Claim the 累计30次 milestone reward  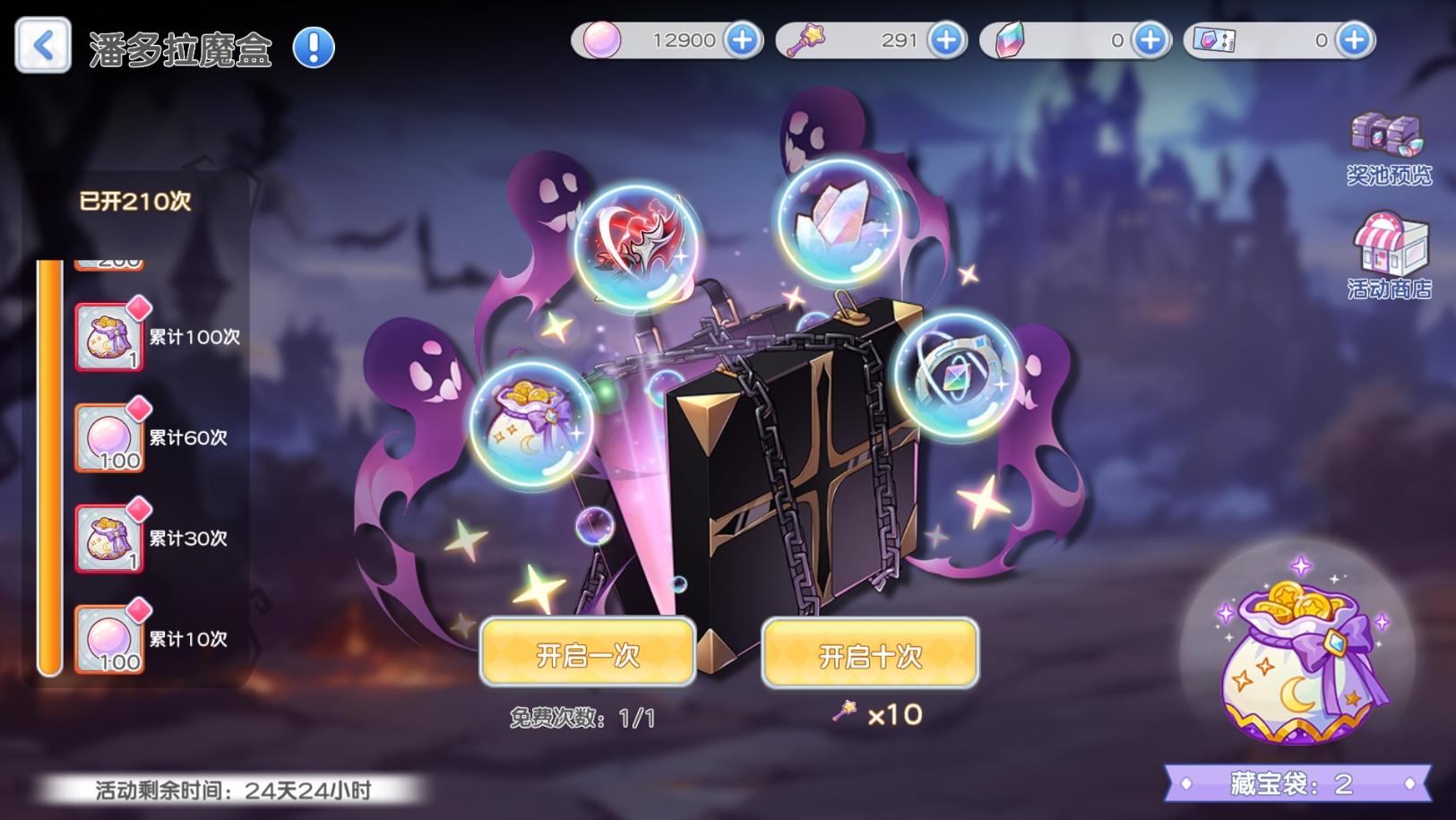[108, 539]
